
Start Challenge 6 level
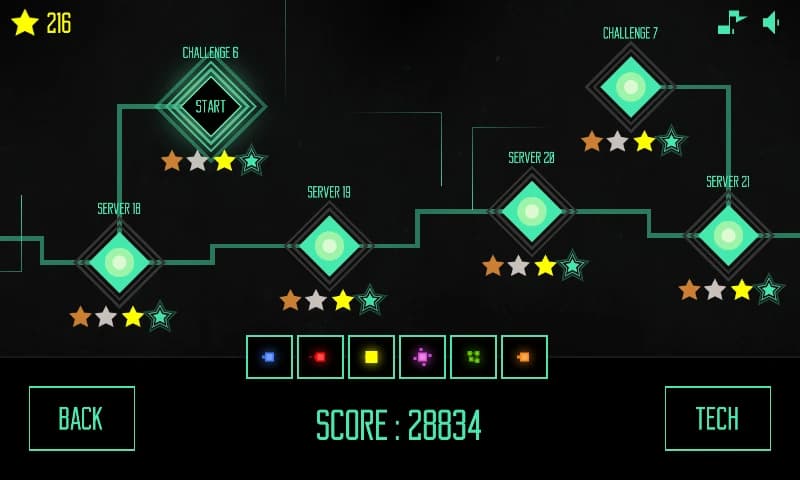tap(210, 106)
